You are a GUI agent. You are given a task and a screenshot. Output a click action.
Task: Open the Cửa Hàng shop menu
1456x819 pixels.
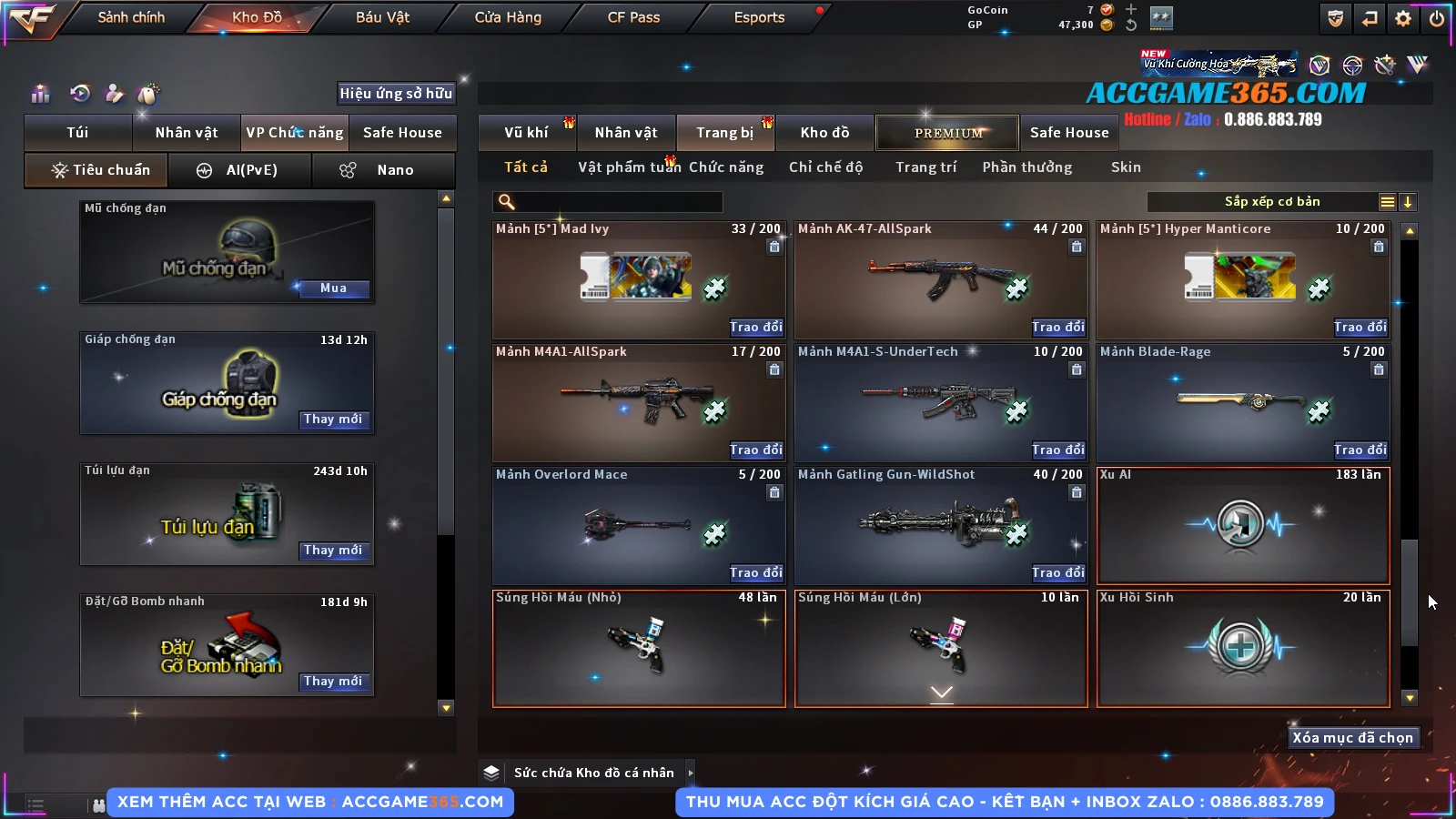[x=508, y=17]
